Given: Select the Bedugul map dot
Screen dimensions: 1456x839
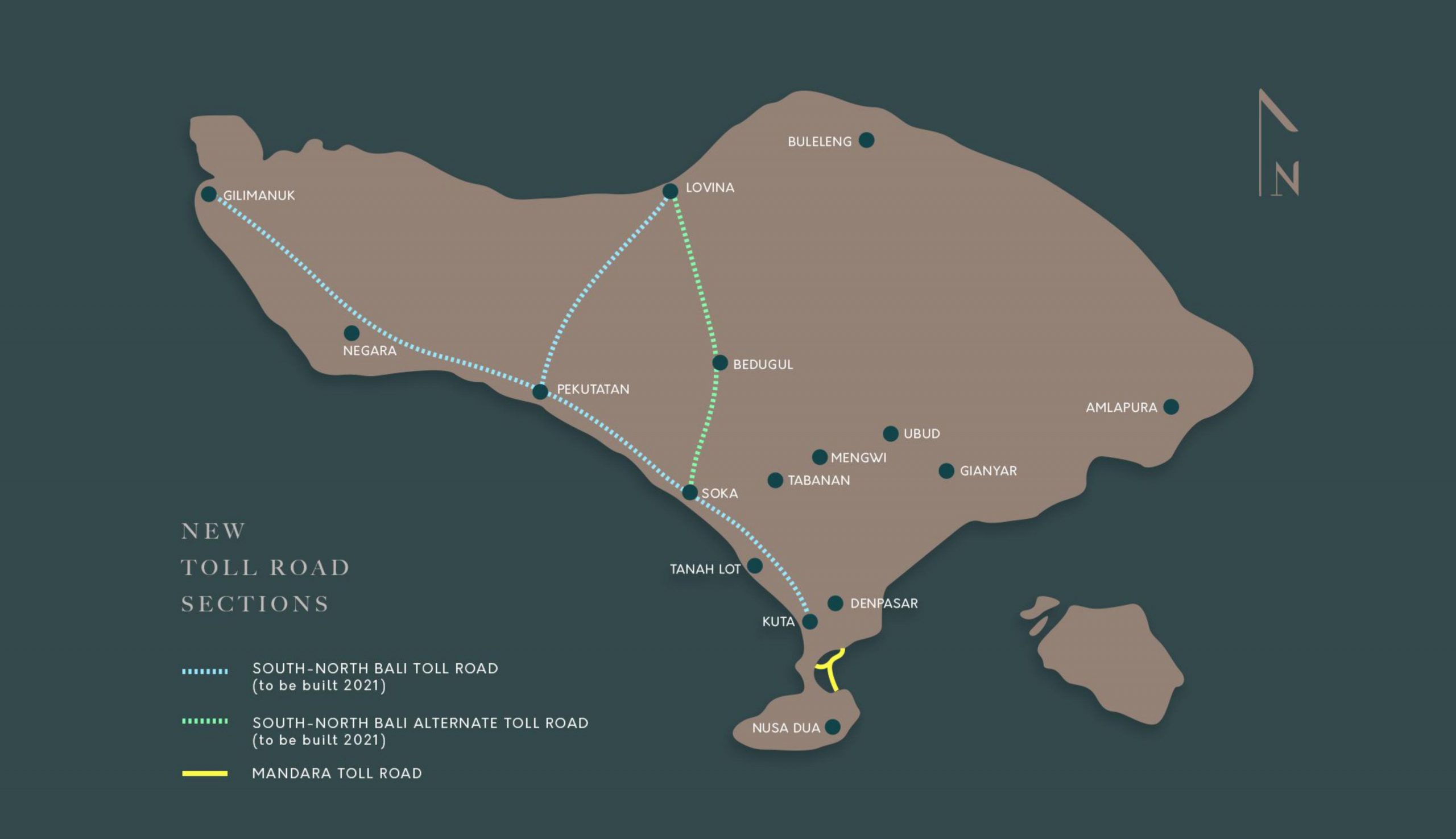Looking at the screenshot, I should tap(719, 362).
